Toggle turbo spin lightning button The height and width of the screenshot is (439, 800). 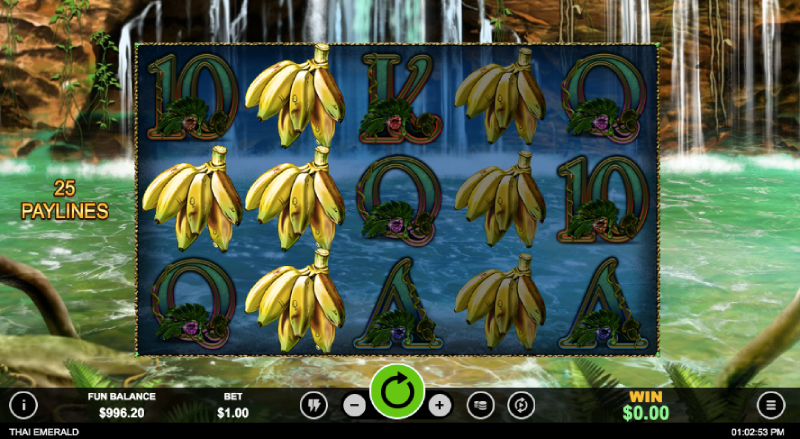313,405
